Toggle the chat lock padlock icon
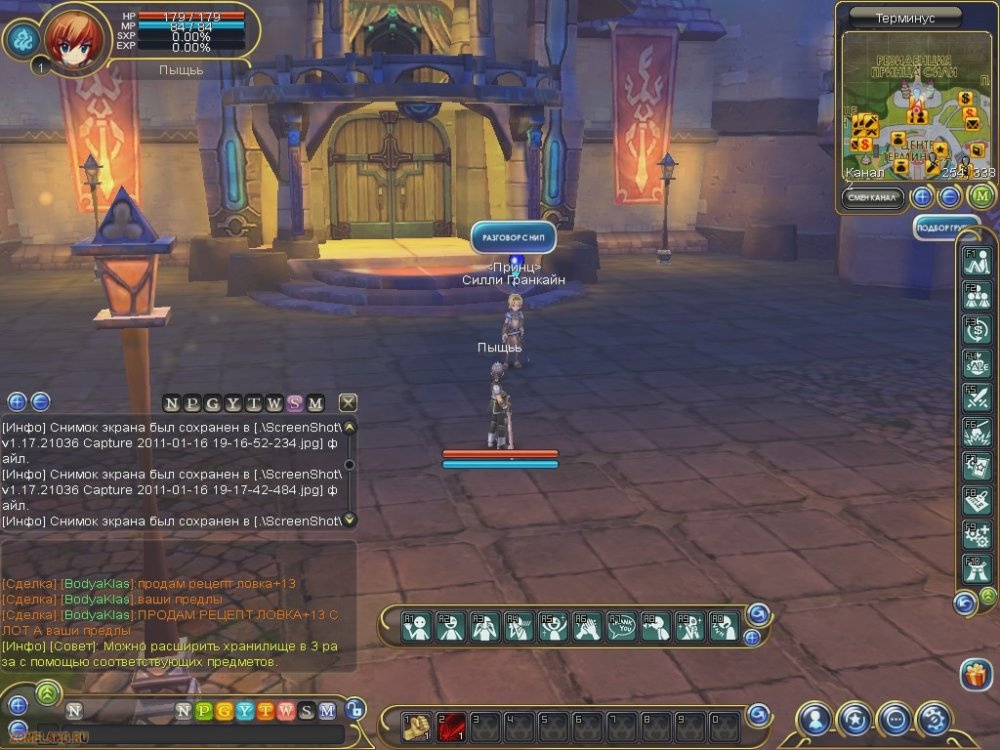This screenshot has width=1000, height=750. pyautogui.click(x=355, y=709)
